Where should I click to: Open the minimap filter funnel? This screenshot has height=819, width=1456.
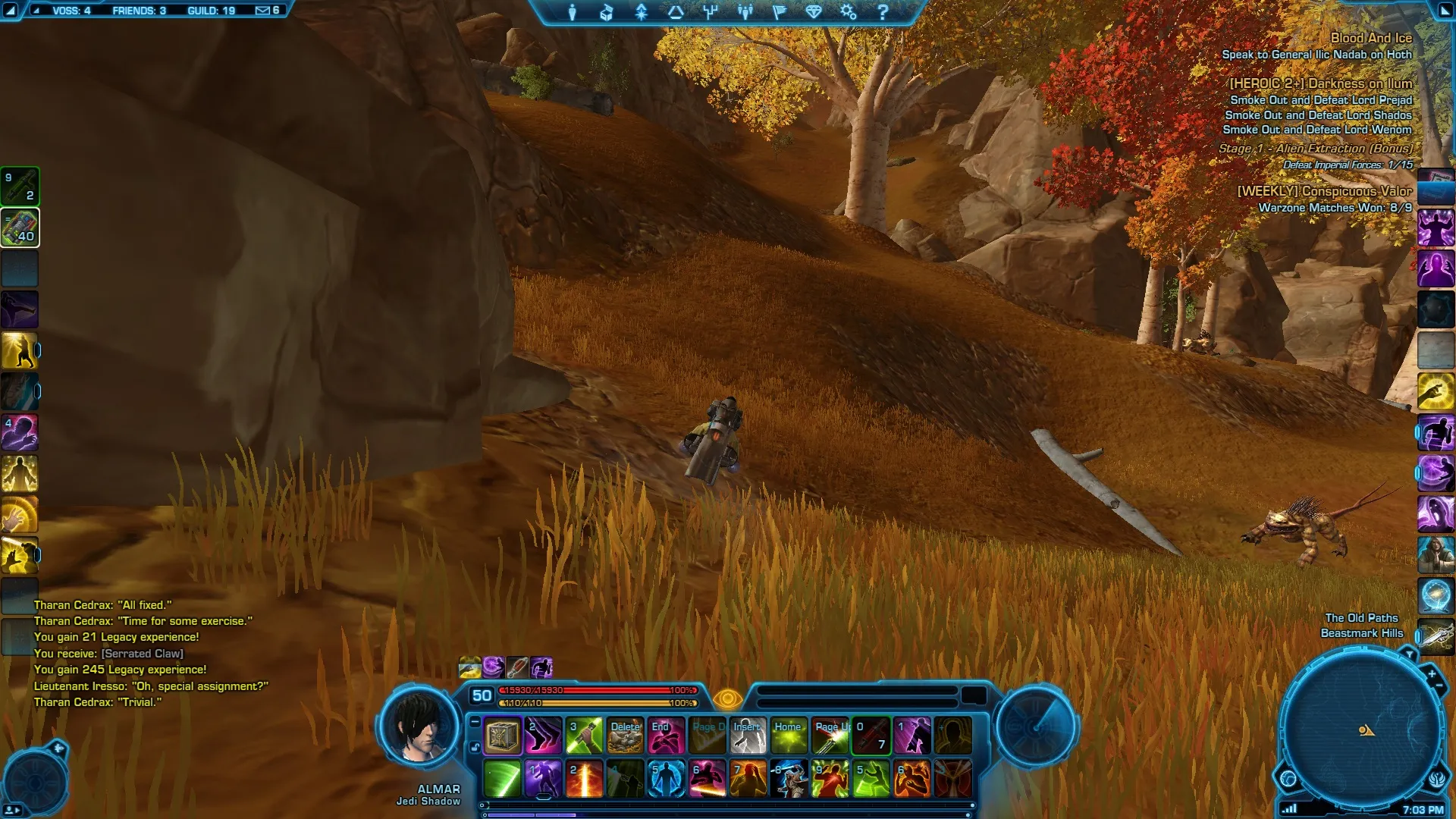[1409, 654]
